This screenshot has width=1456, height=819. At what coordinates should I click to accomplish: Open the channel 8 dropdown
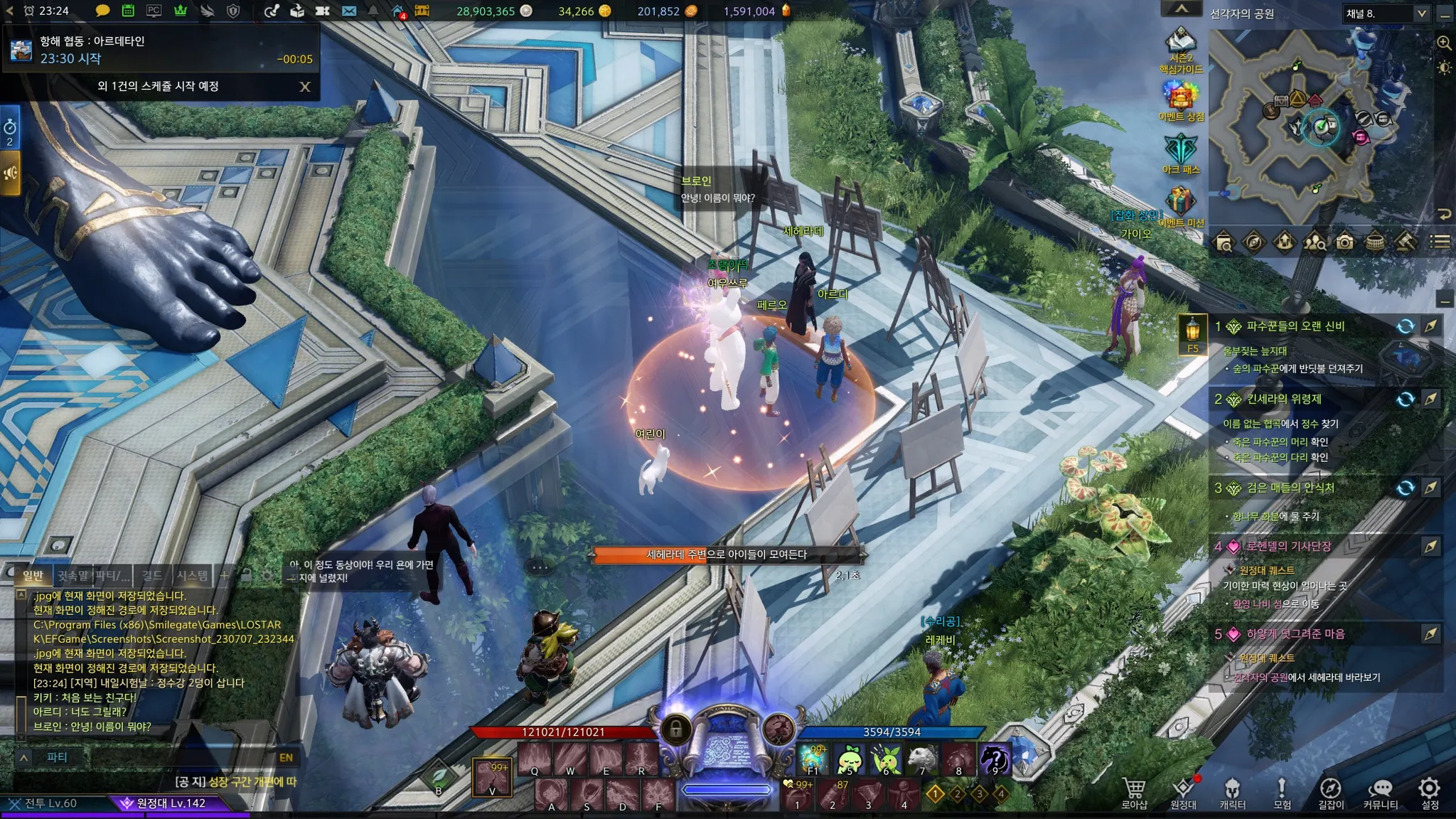(x=1421, y=14)
